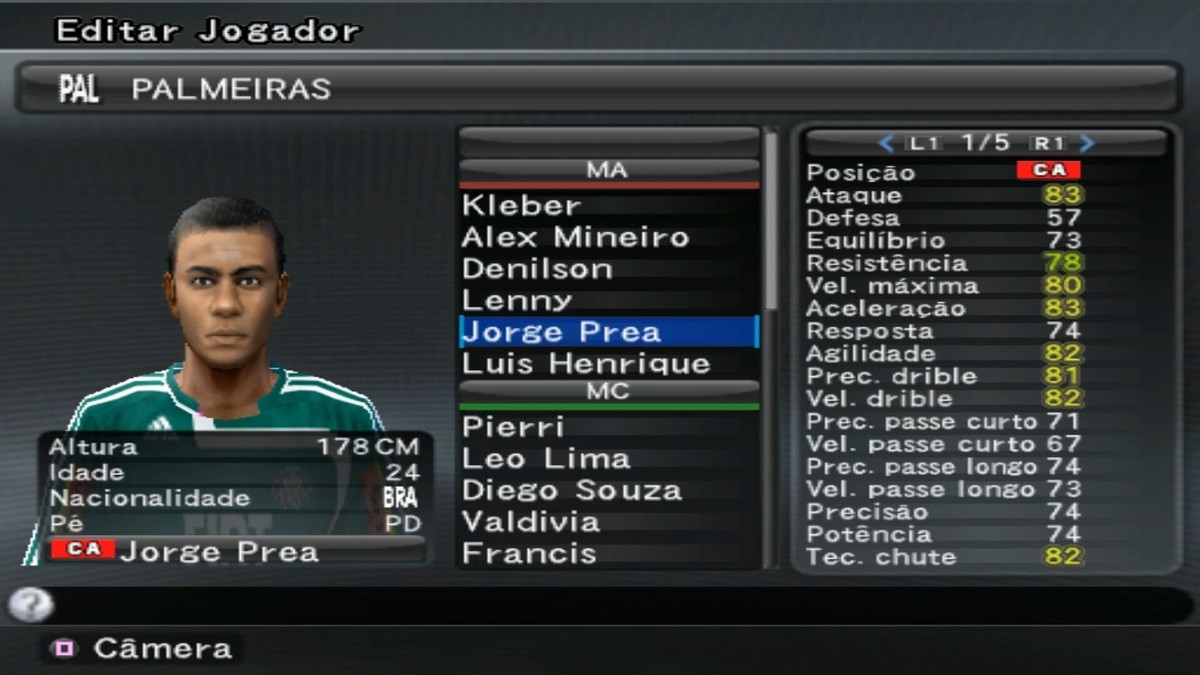Choose Leo Lima from the roster
Viewport: 1200px width, 675px height.
point(546,459)
